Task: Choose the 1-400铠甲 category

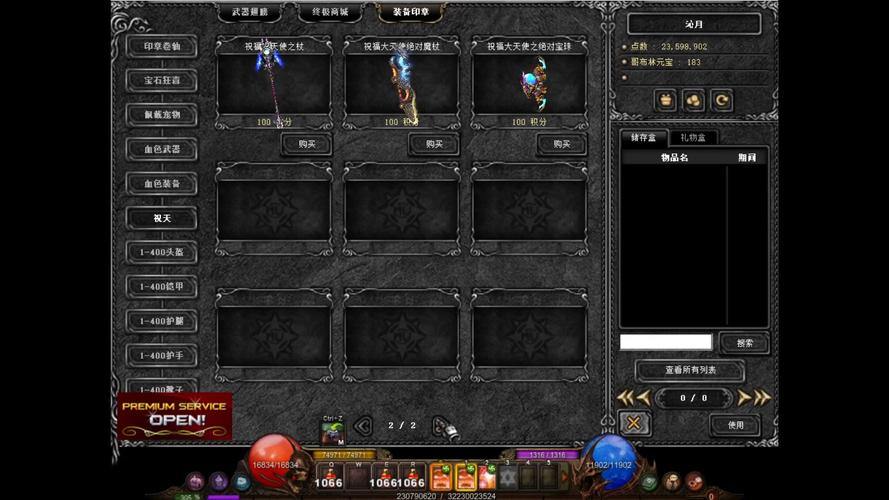Action: pos(161,287)
